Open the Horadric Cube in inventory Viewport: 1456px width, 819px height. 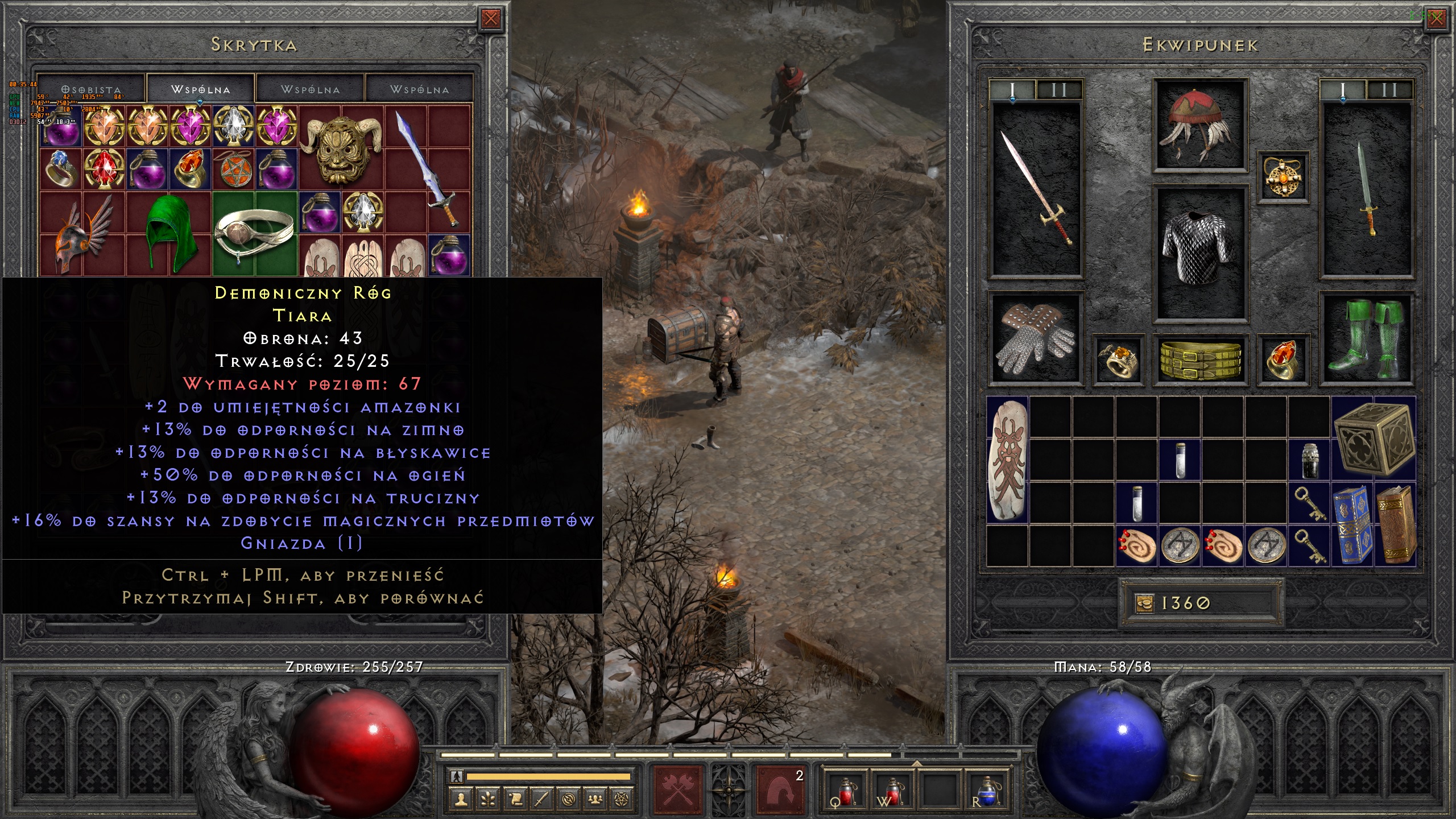click(x=1373, y=438)
